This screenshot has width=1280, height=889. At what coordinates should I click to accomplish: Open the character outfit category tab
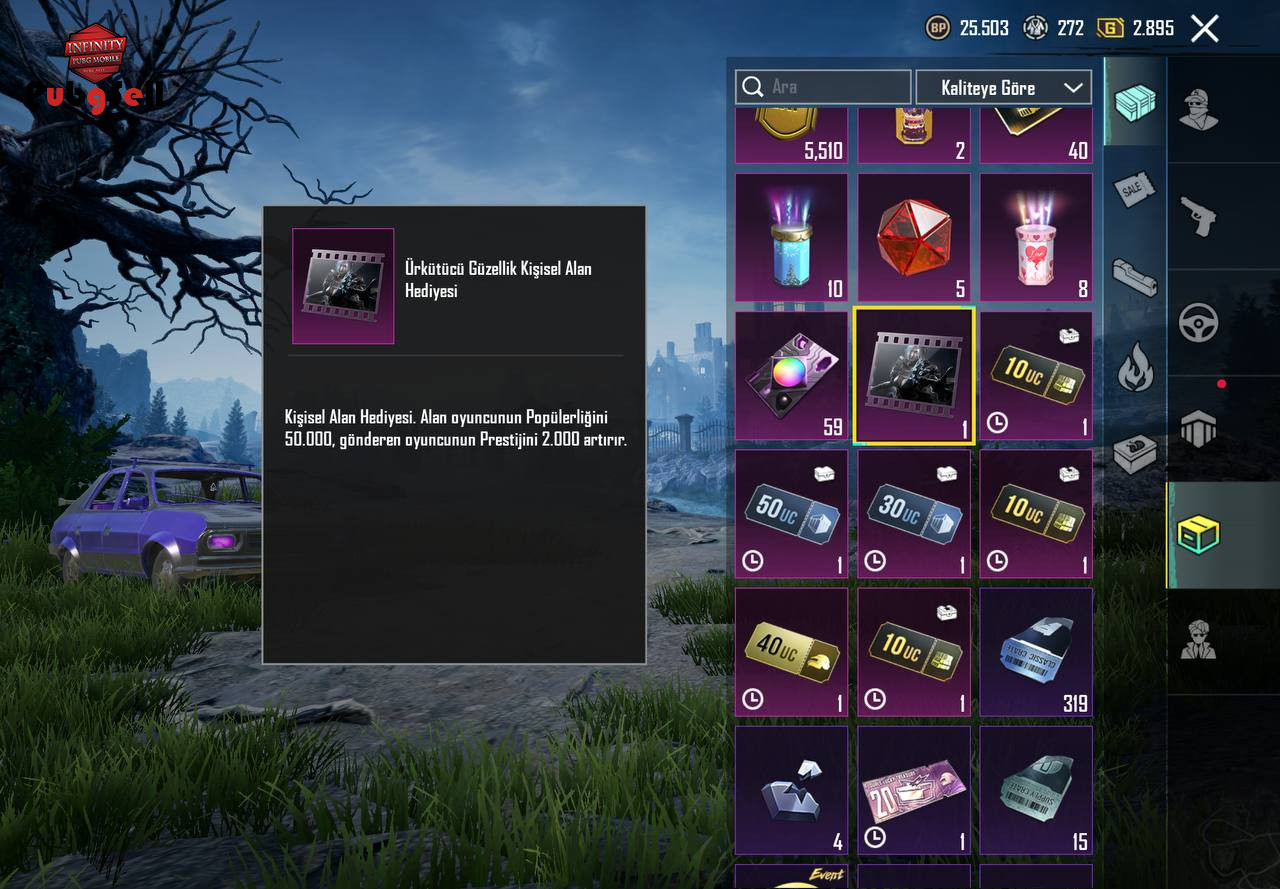click(x=1199, y=109)
